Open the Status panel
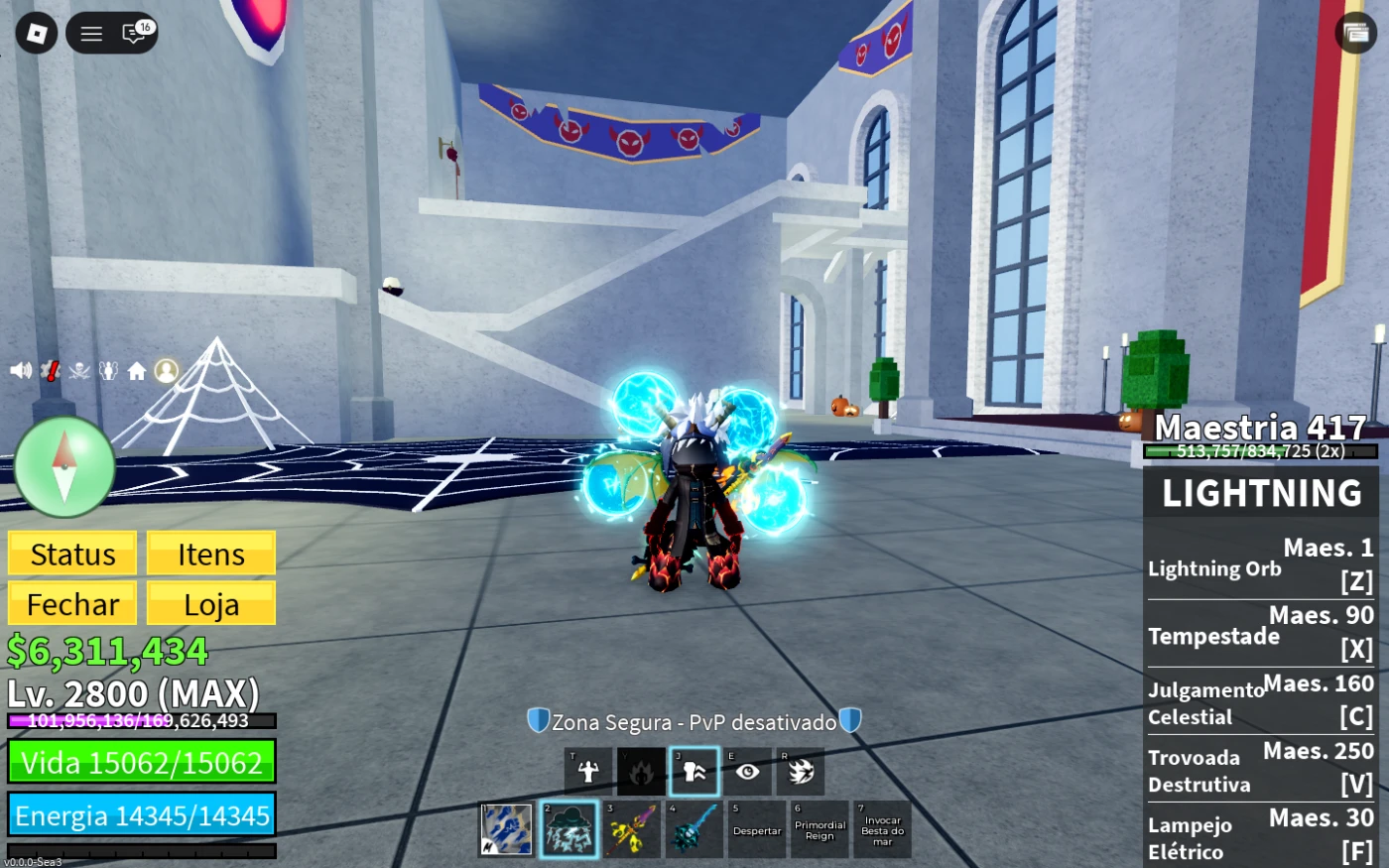Viewport: 1389px width, 868px height. 72,554
